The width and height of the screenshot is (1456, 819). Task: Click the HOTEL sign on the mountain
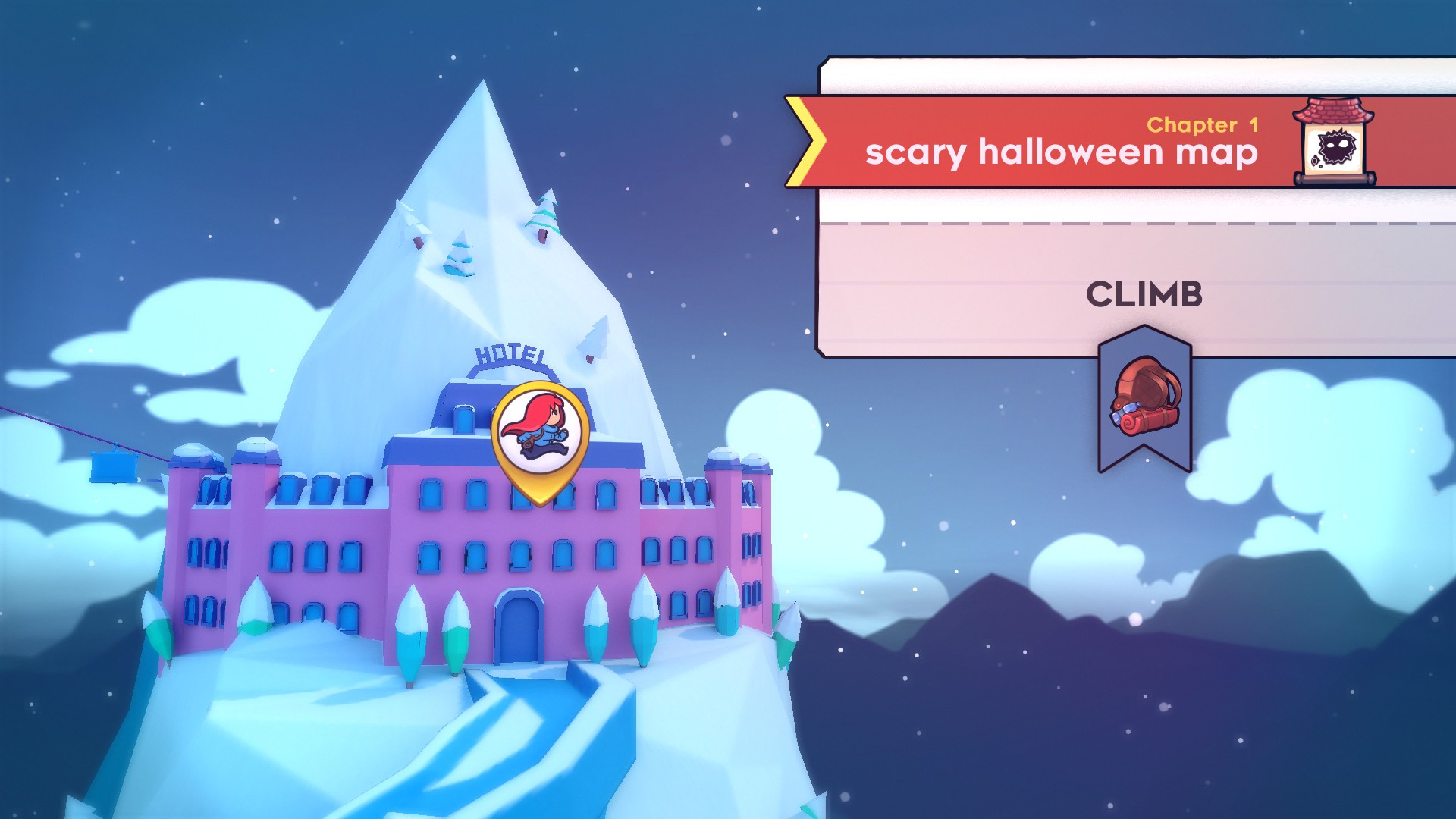coord(510,353)
